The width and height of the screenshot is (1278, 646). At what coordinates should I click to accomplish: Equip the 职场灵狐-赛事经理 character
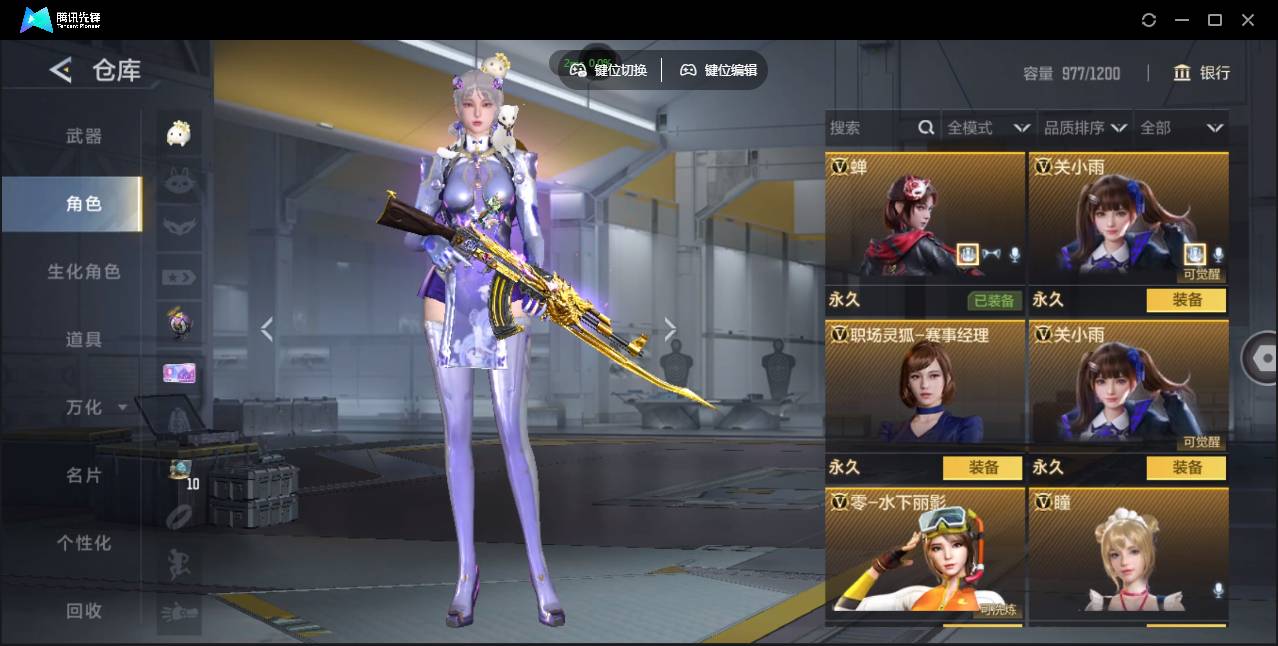(983, 467)
